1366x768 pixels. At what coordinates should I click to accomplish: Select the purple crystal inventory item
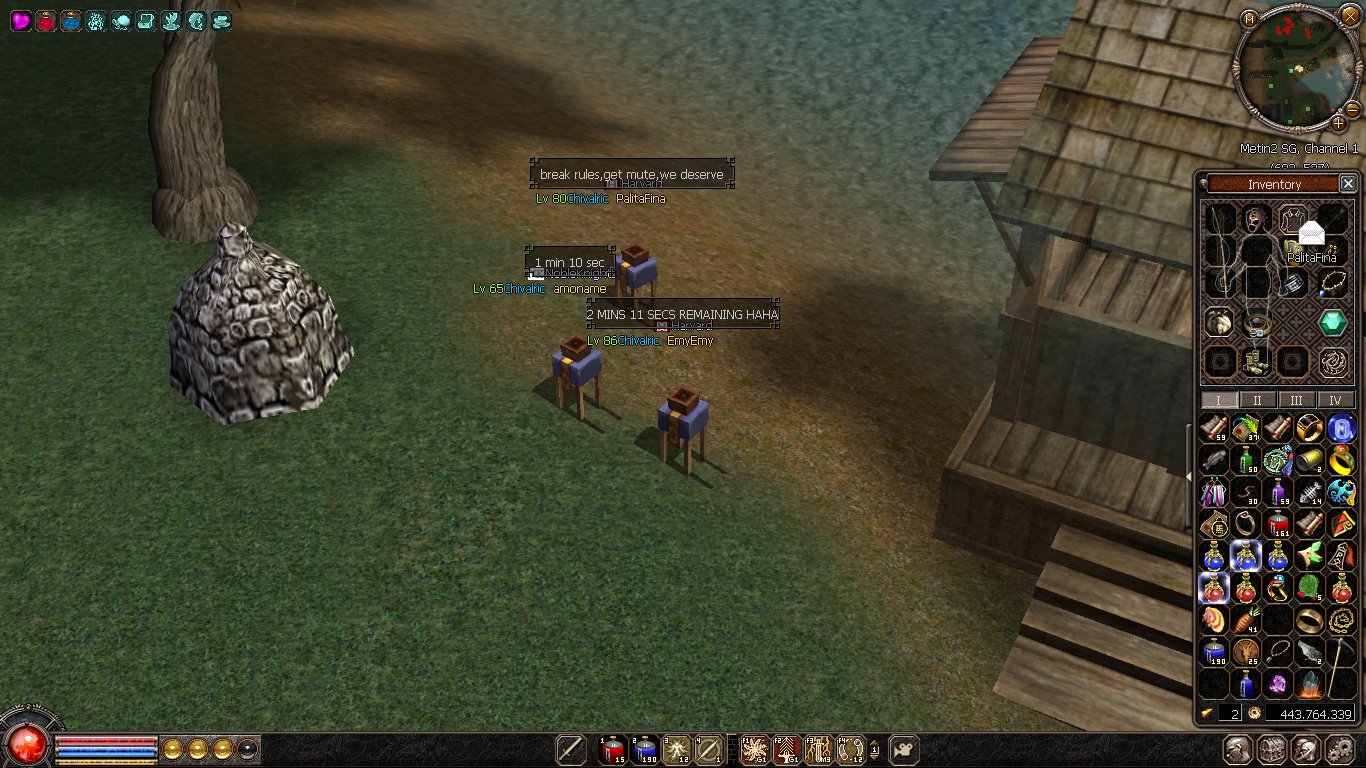[x=1278, y=684]
